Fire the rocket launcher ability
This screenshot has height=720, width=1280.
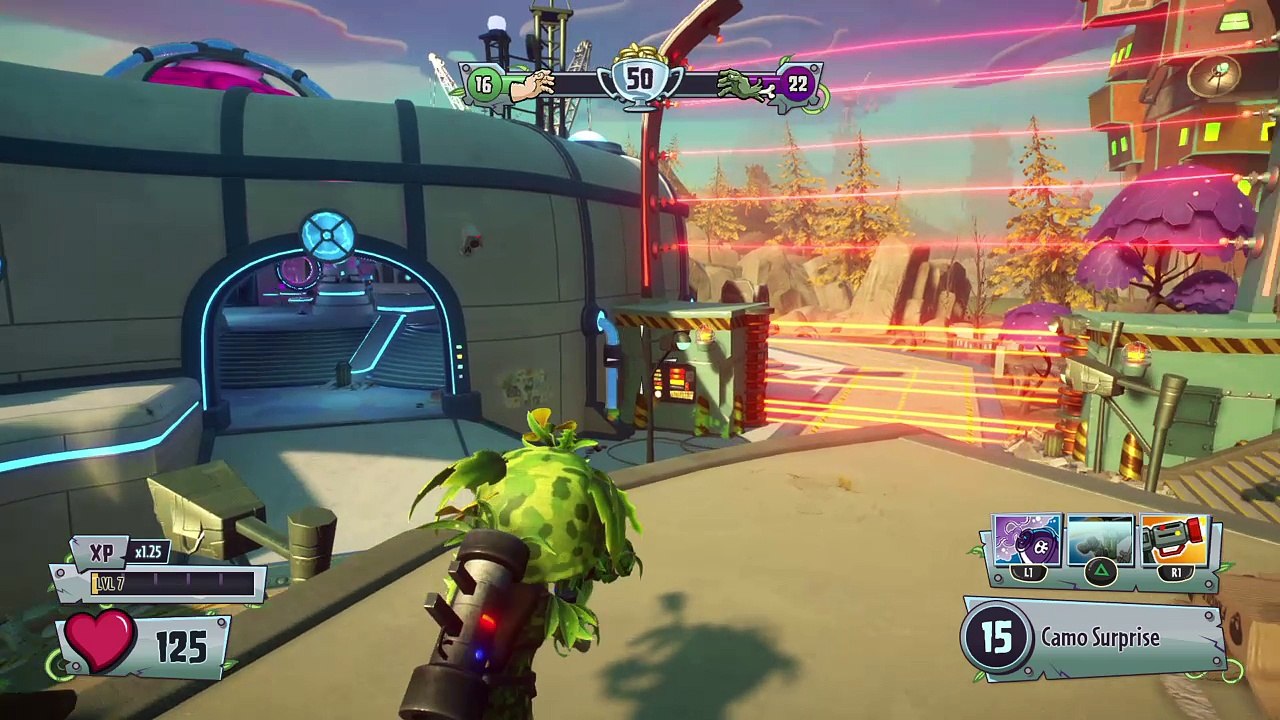(1174, 542)
